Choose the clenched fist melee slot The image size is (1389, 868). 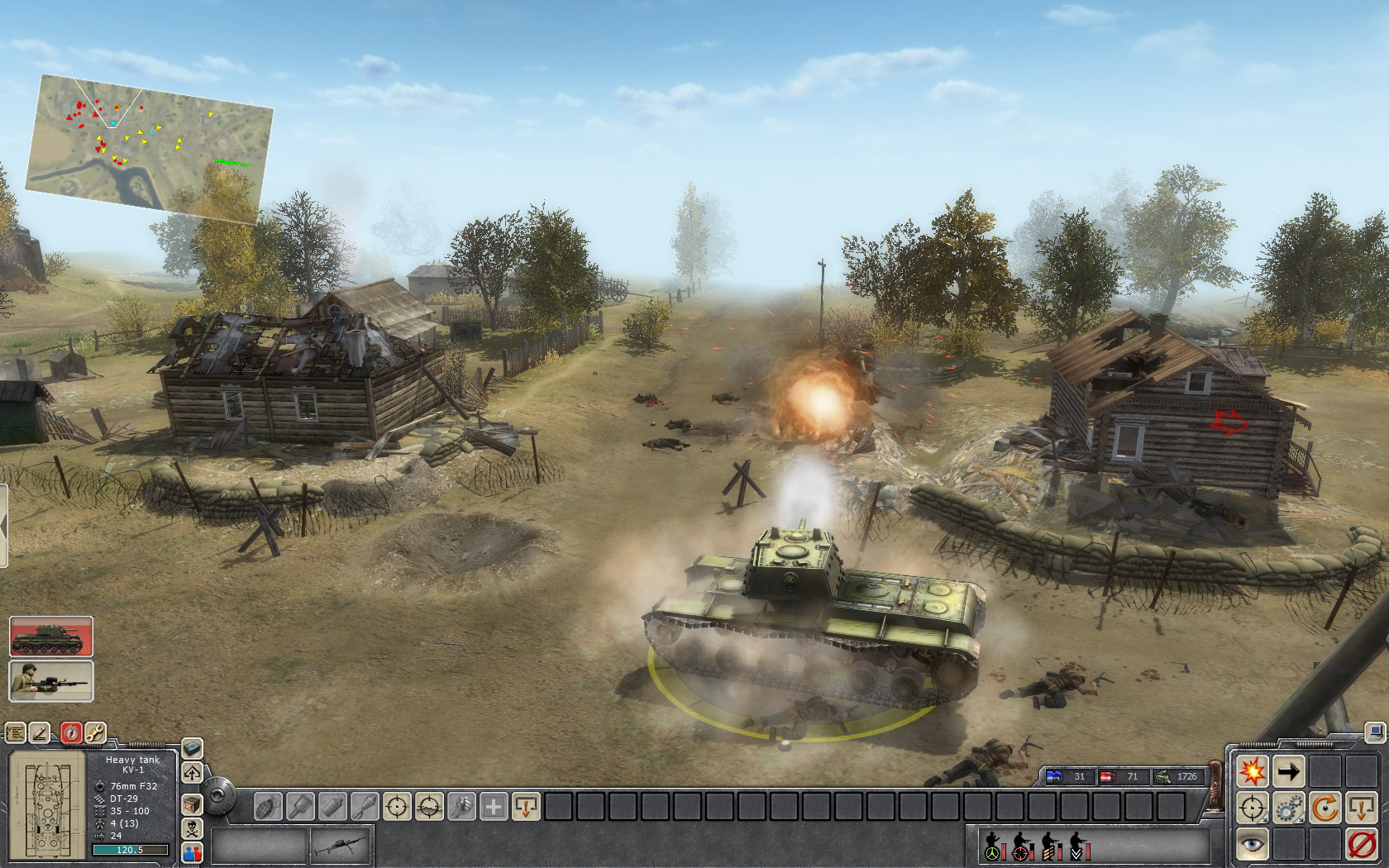pyautogui.click(x=461, y=806)
